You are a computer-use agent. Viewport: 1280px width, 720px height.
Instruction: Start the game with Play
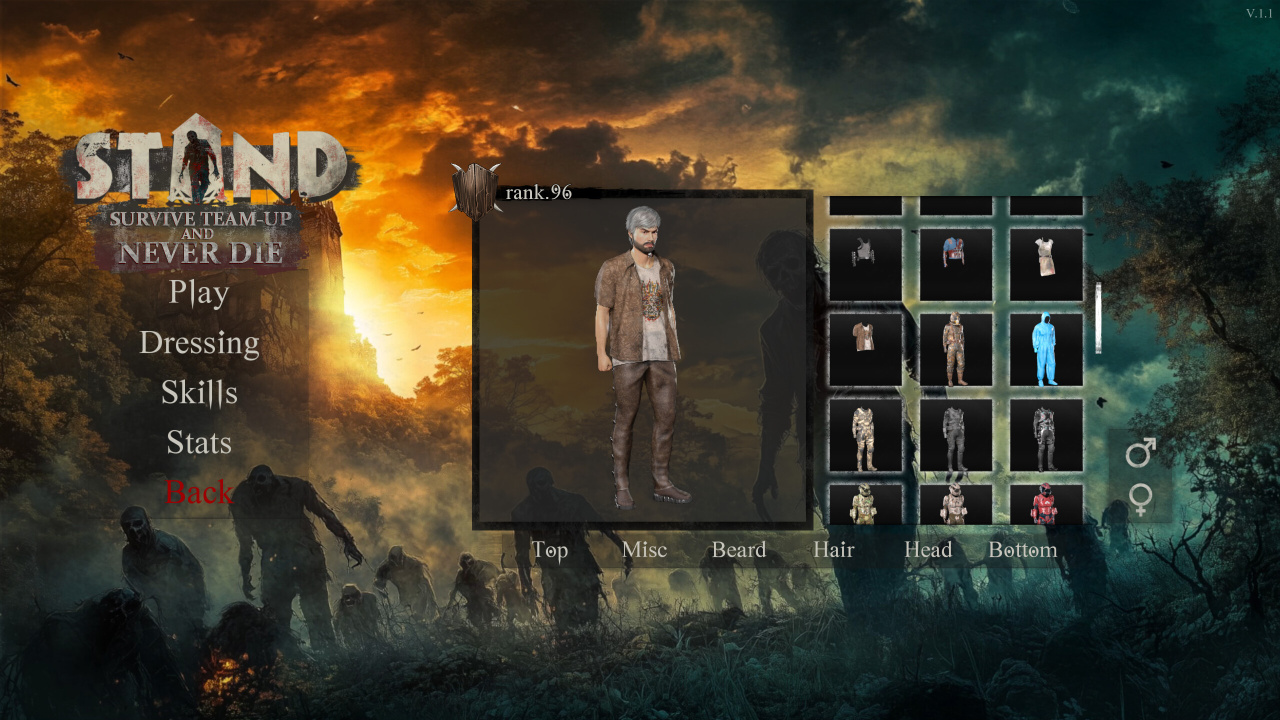199,292
